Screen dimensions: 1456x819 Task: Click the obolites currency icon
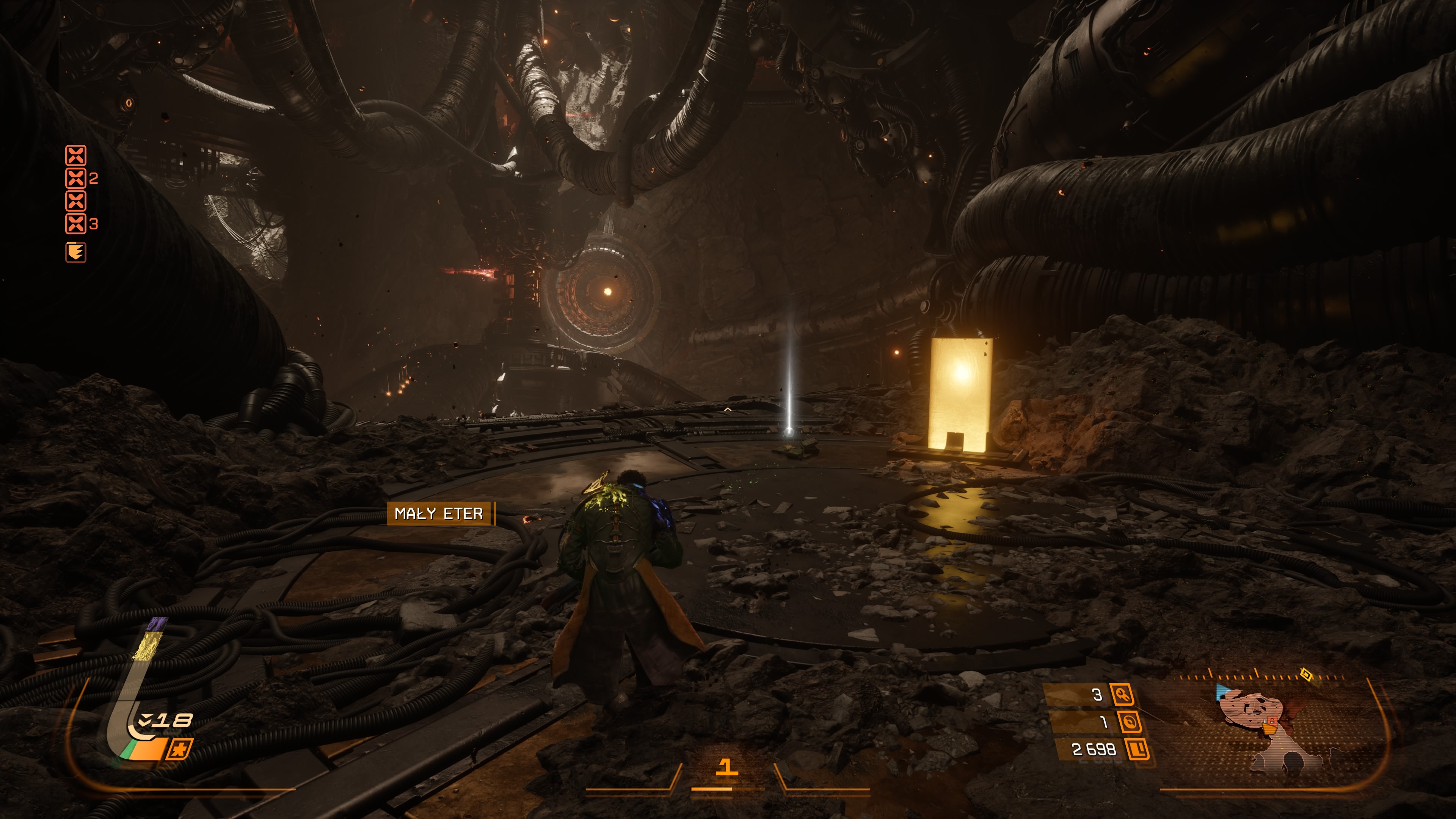1137,750
